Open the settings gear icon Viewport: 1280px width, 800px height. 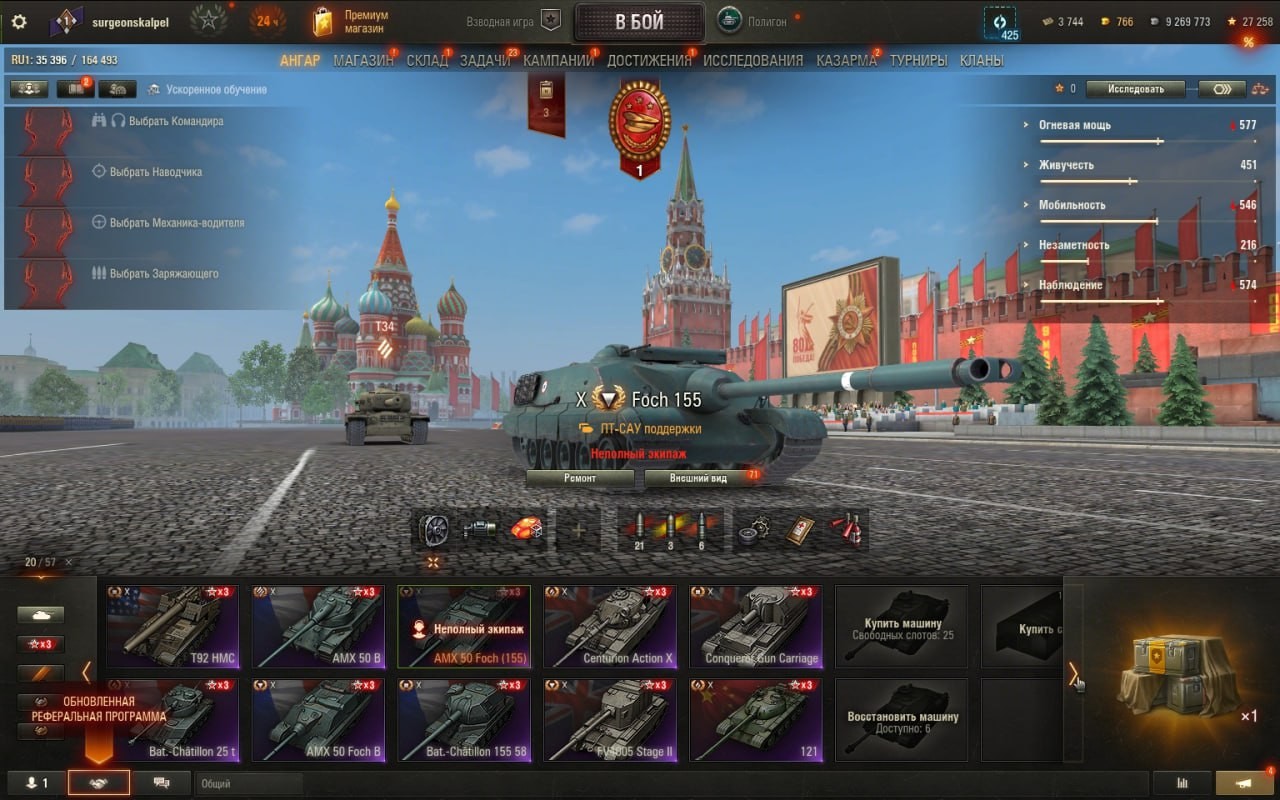click(x=19, y=22)
